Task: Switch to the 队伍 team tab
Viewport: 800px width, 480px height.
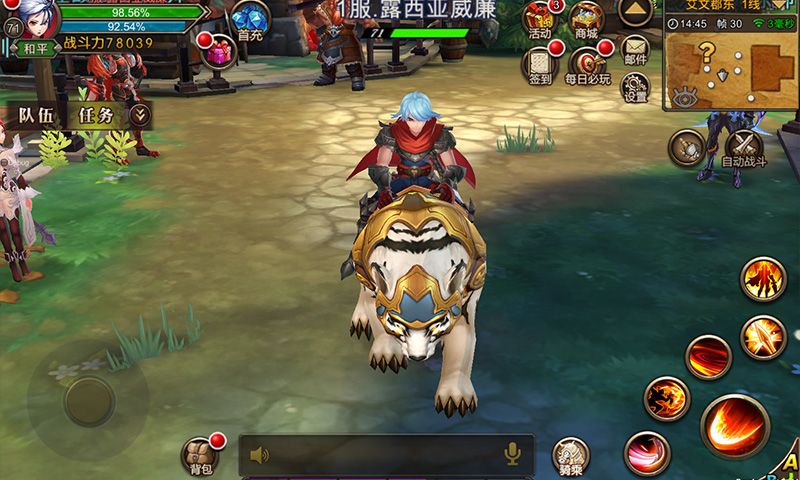Action: [37, 115]
